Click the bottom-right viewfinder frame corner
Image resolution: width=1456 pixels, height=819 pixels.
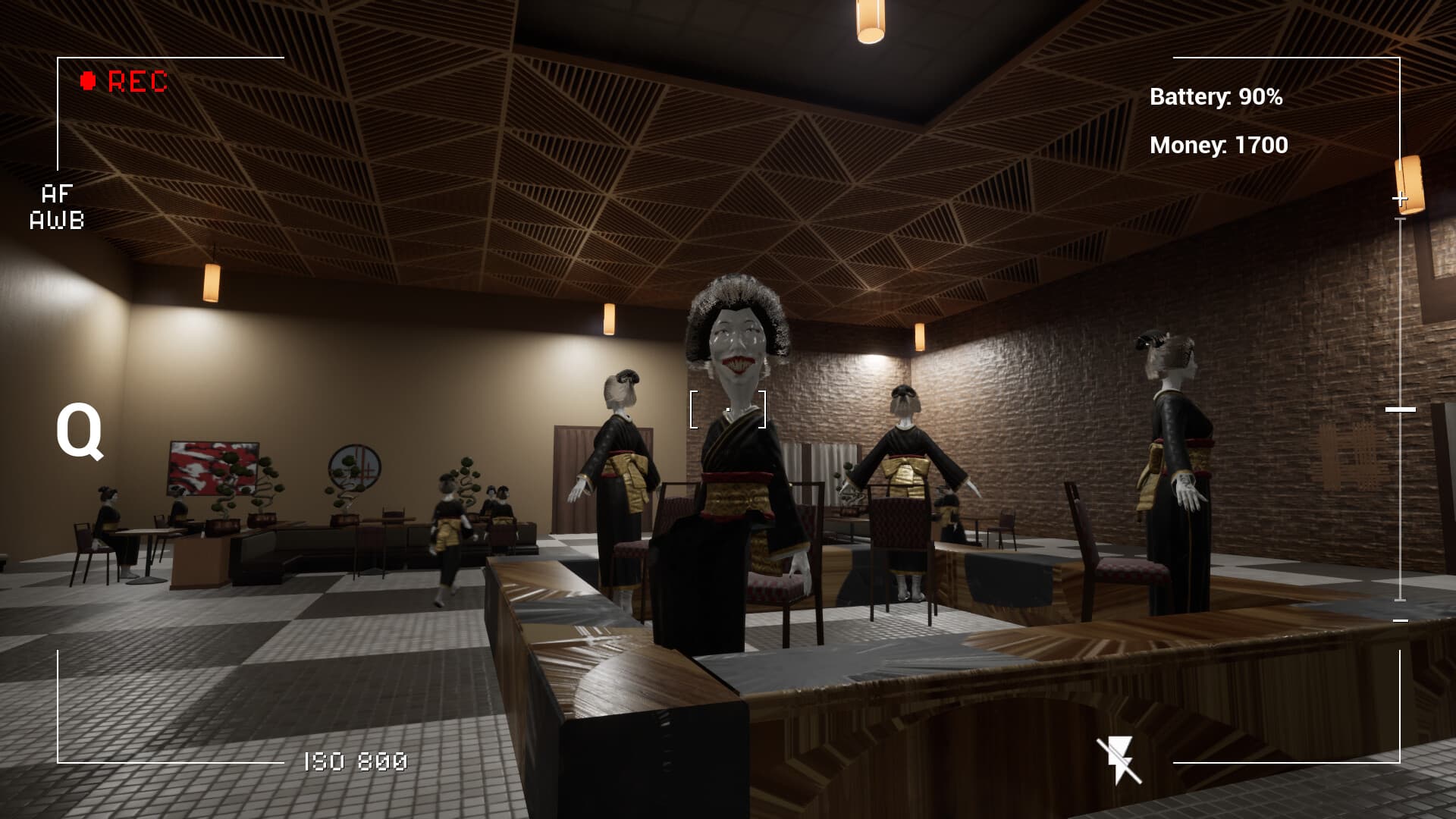1399,763
